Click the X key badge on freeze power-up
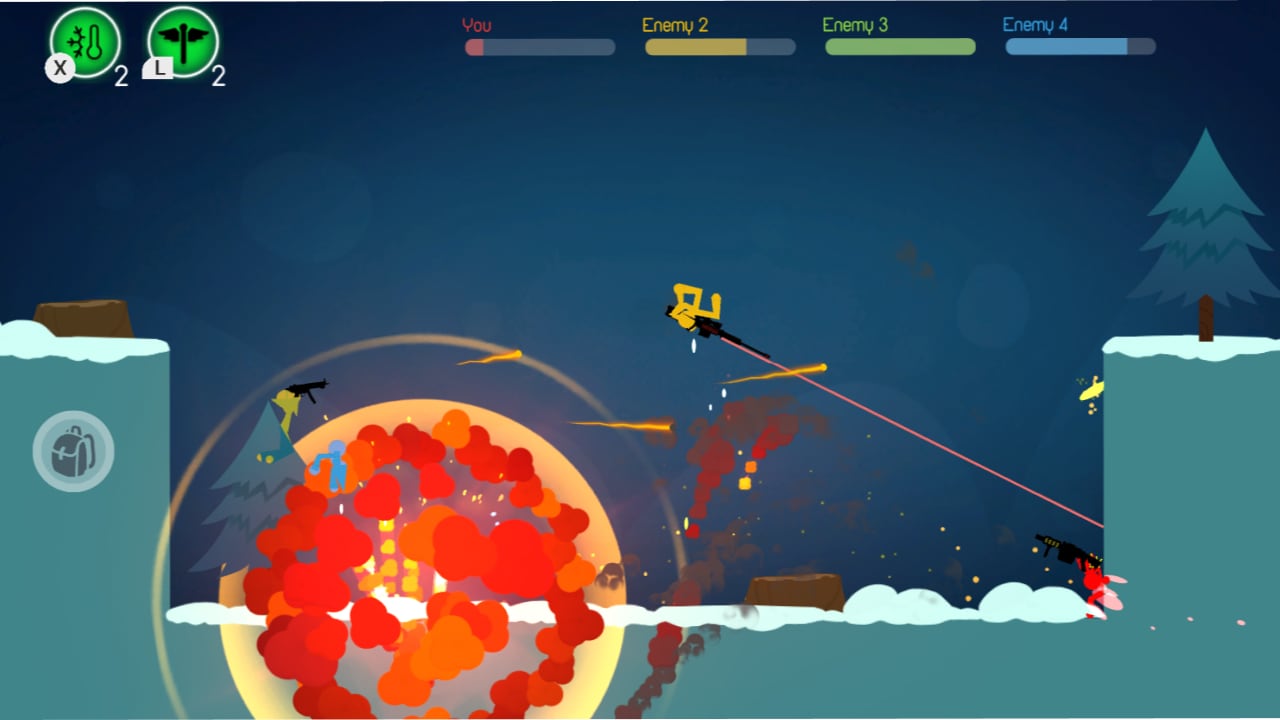Viewport: 1280px width, 720px height. click(60, 70)
